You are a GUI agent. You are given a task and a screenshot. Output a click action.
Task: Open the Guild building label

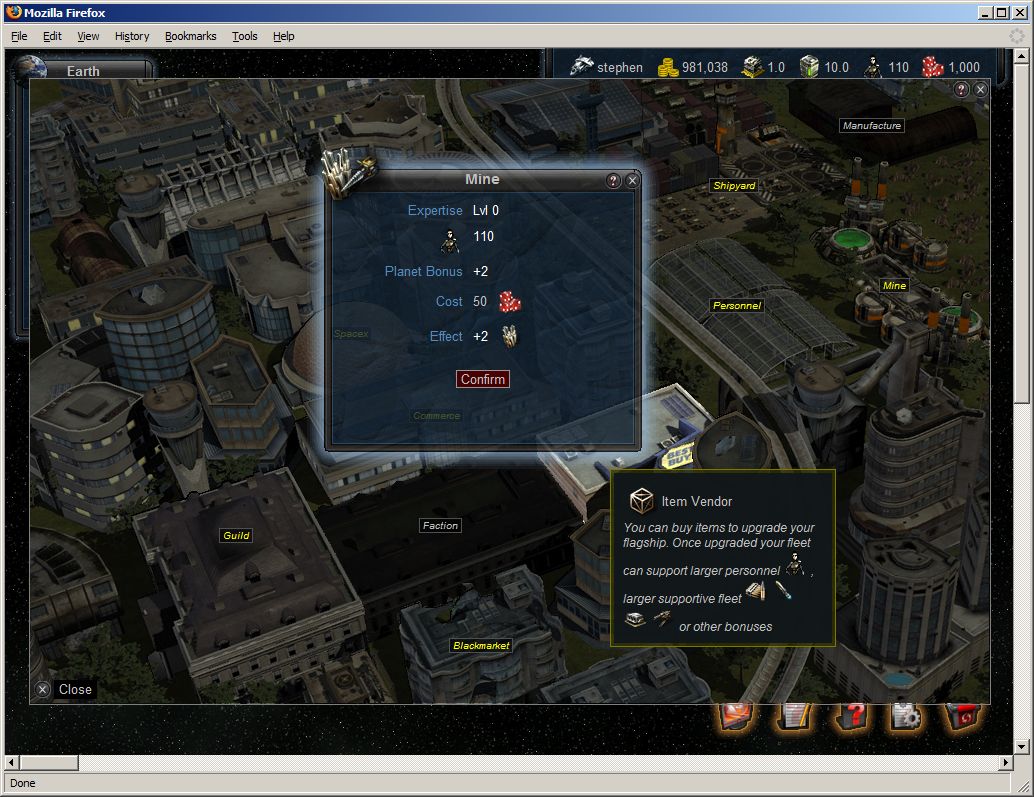[x=236, y=536]
